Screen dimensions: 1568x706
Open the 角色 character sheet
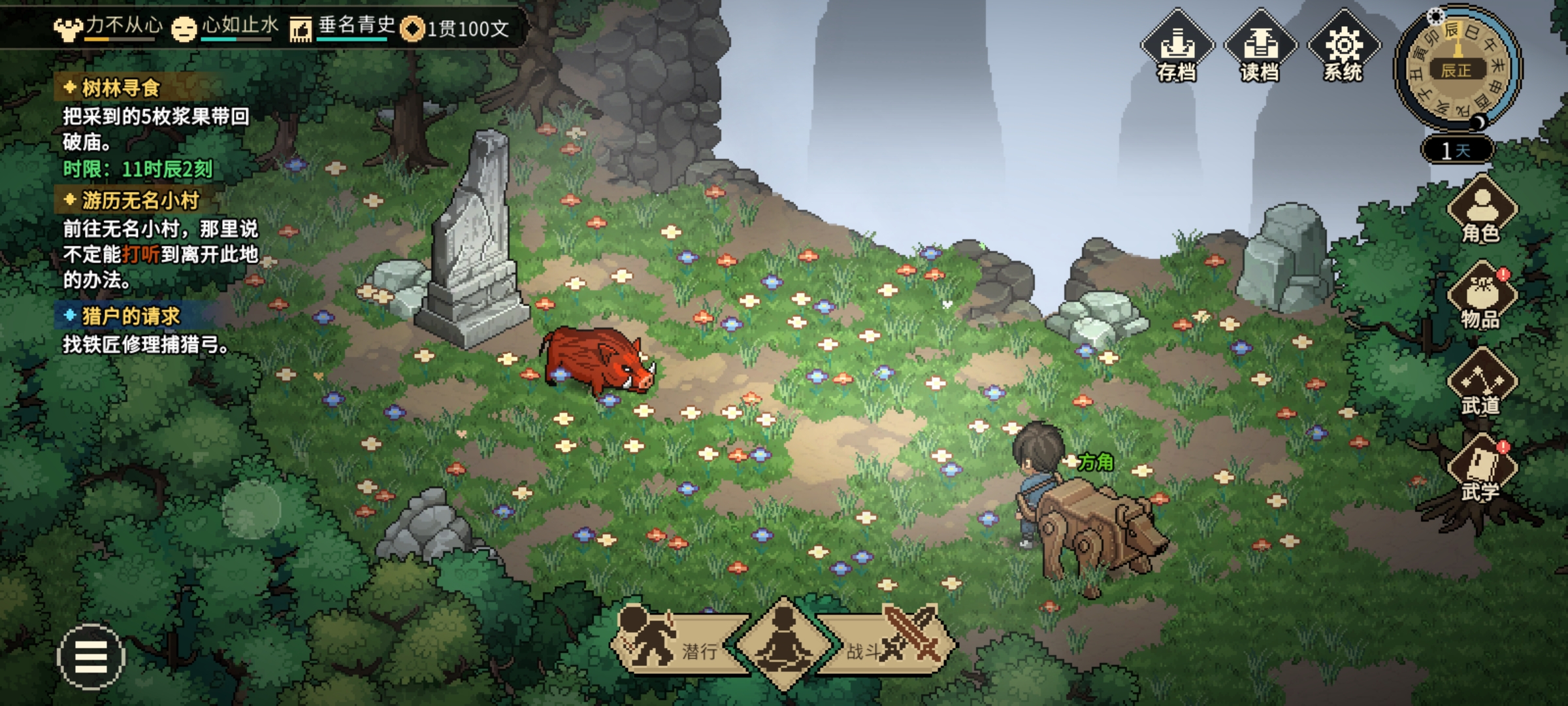(1481, 210)
